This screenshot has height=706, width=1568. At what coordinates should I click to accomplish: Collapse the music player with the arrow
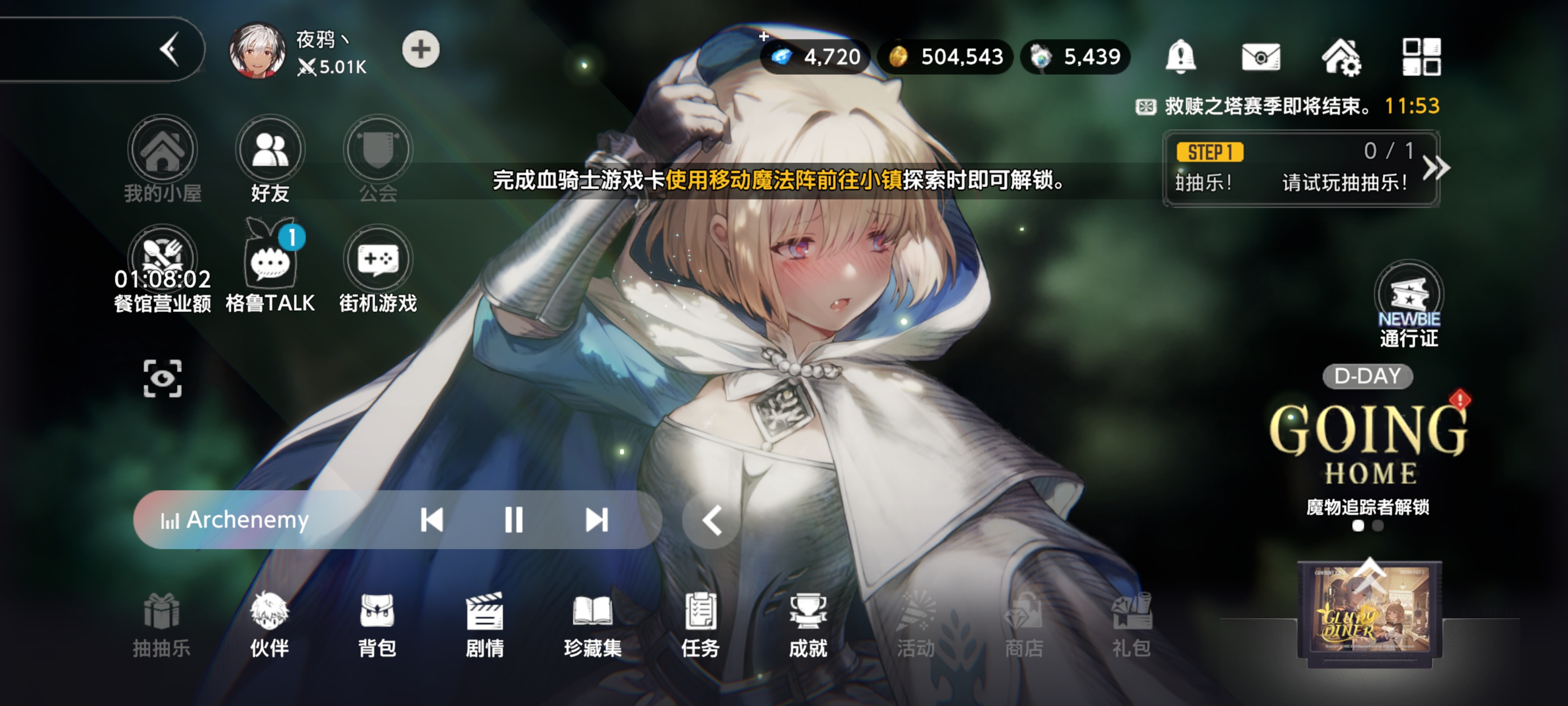point(711,521)
